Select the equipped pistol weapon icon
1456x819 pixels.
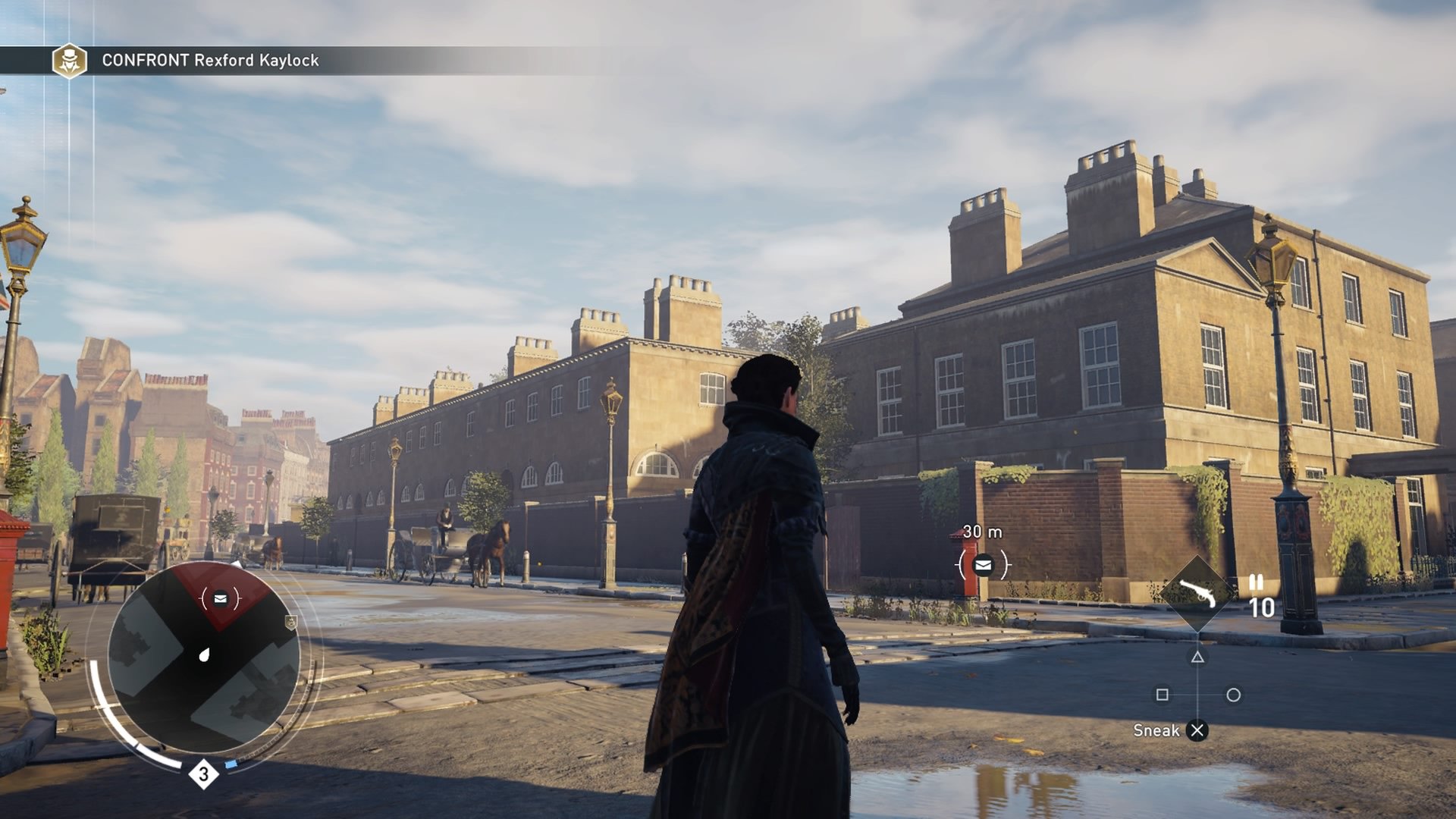1198,593
